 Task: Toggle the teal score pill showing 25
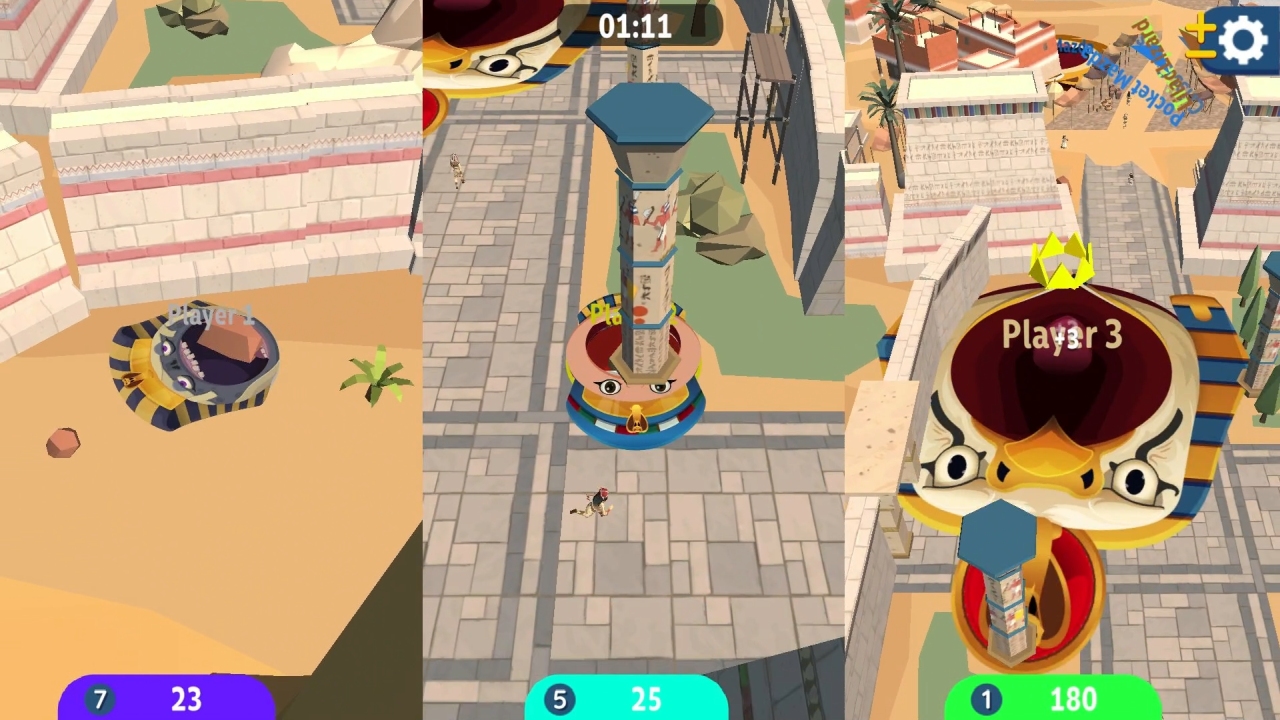(627, 699)
